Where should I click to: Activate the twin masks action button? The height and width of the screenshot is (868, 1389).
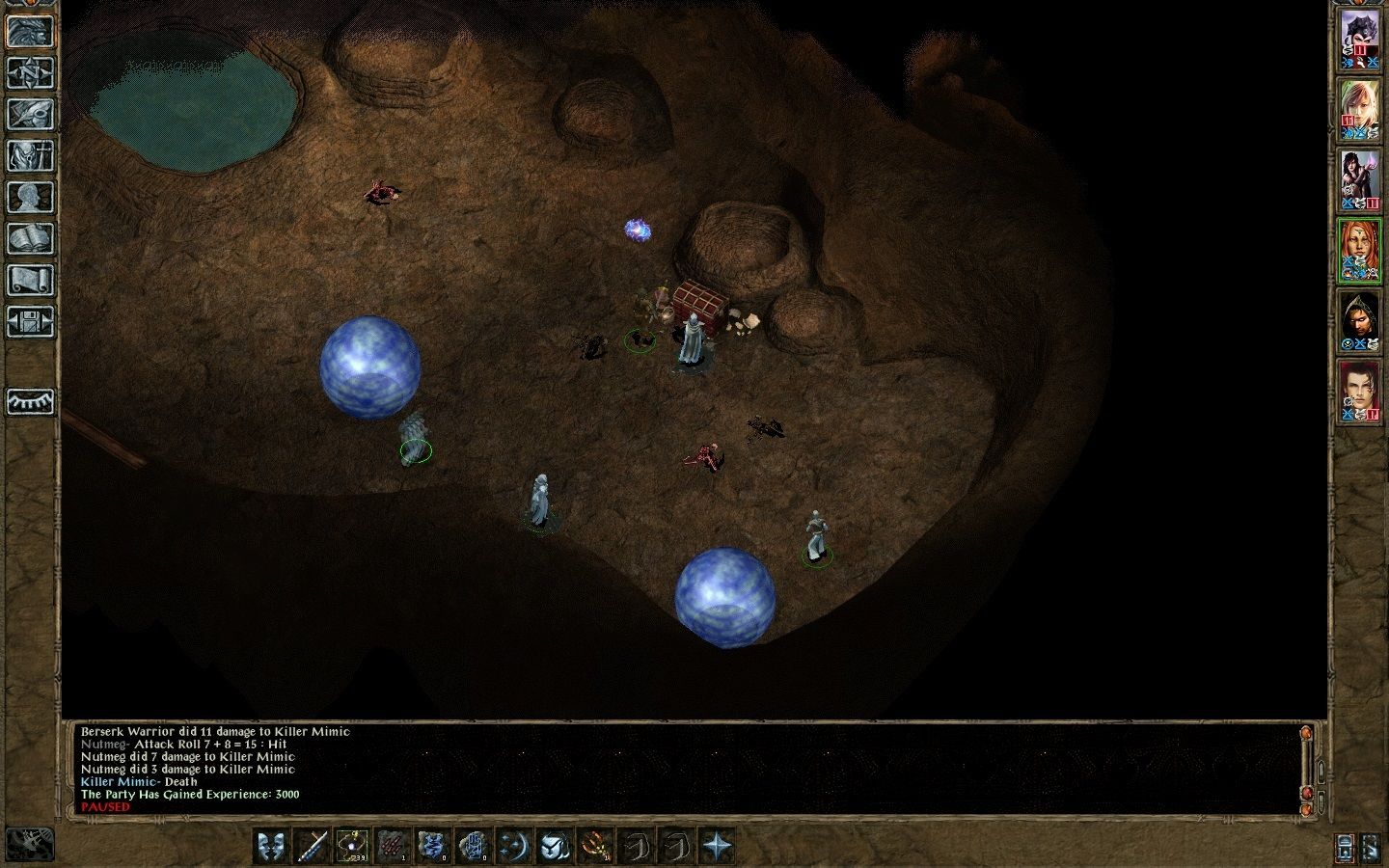point(271,846)
